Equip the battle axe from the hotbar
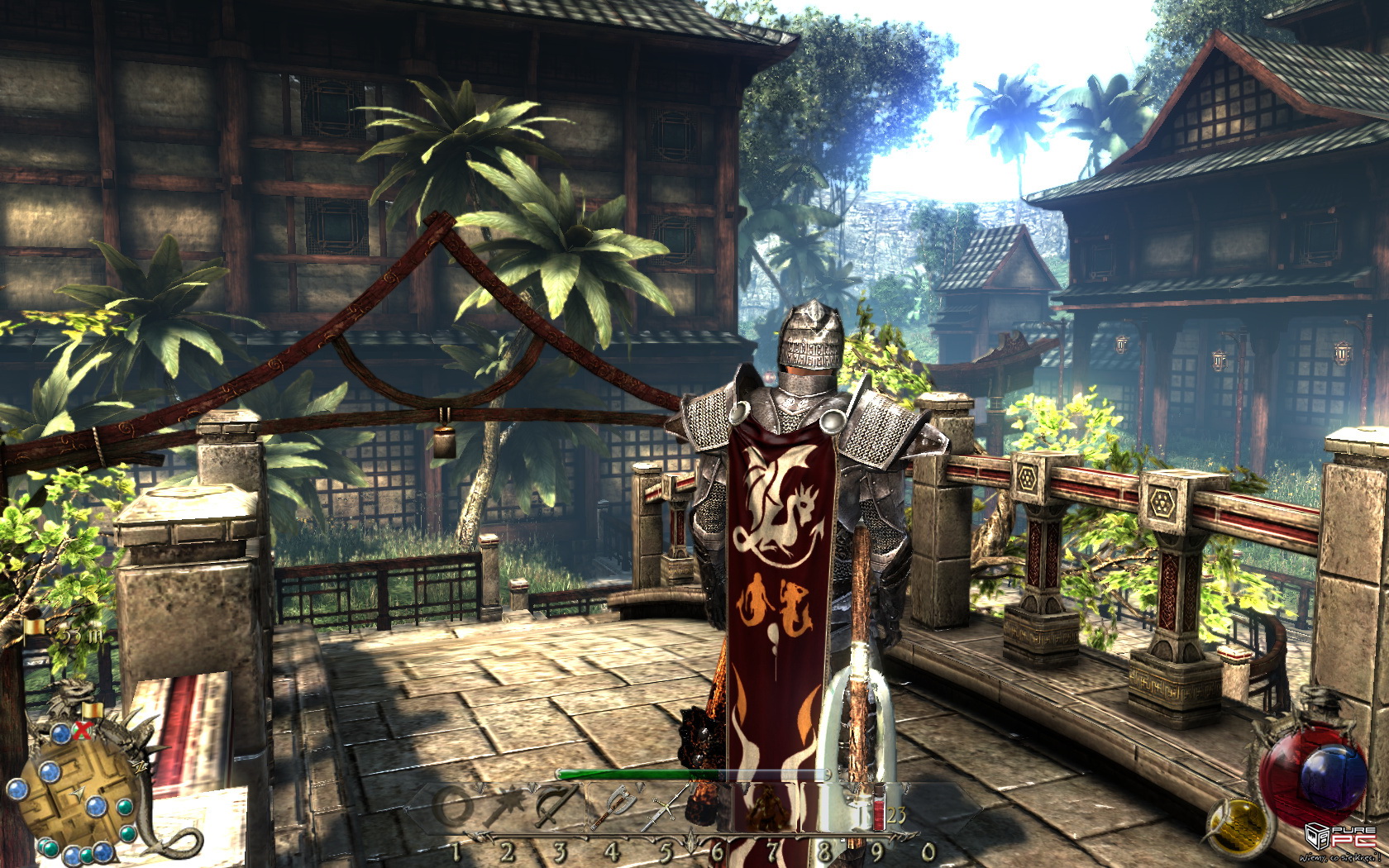The width and height of the screenshot is (1389, 868). tap(614, 806)
